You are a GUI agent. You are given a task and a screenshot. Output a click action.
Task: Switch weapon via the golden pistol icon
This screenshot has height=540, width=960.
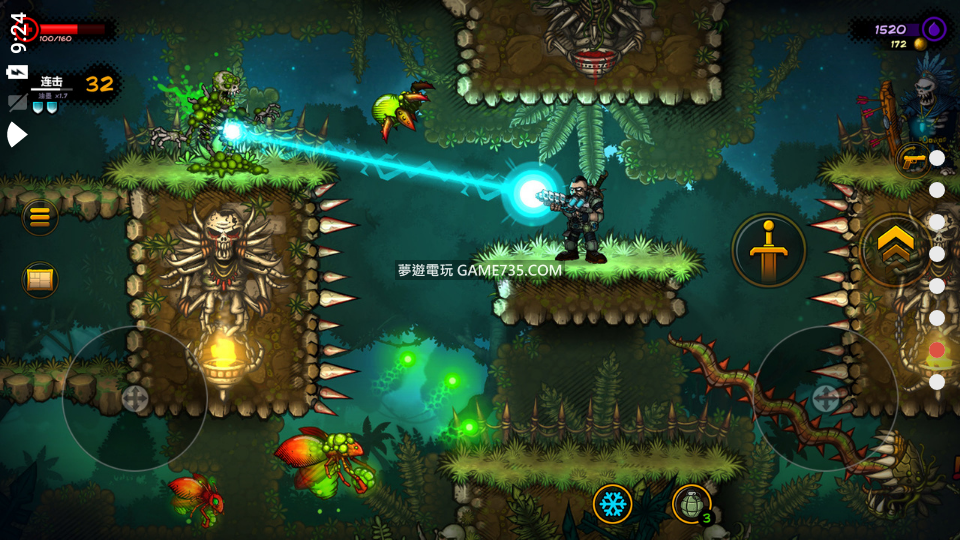click(912, 159)
